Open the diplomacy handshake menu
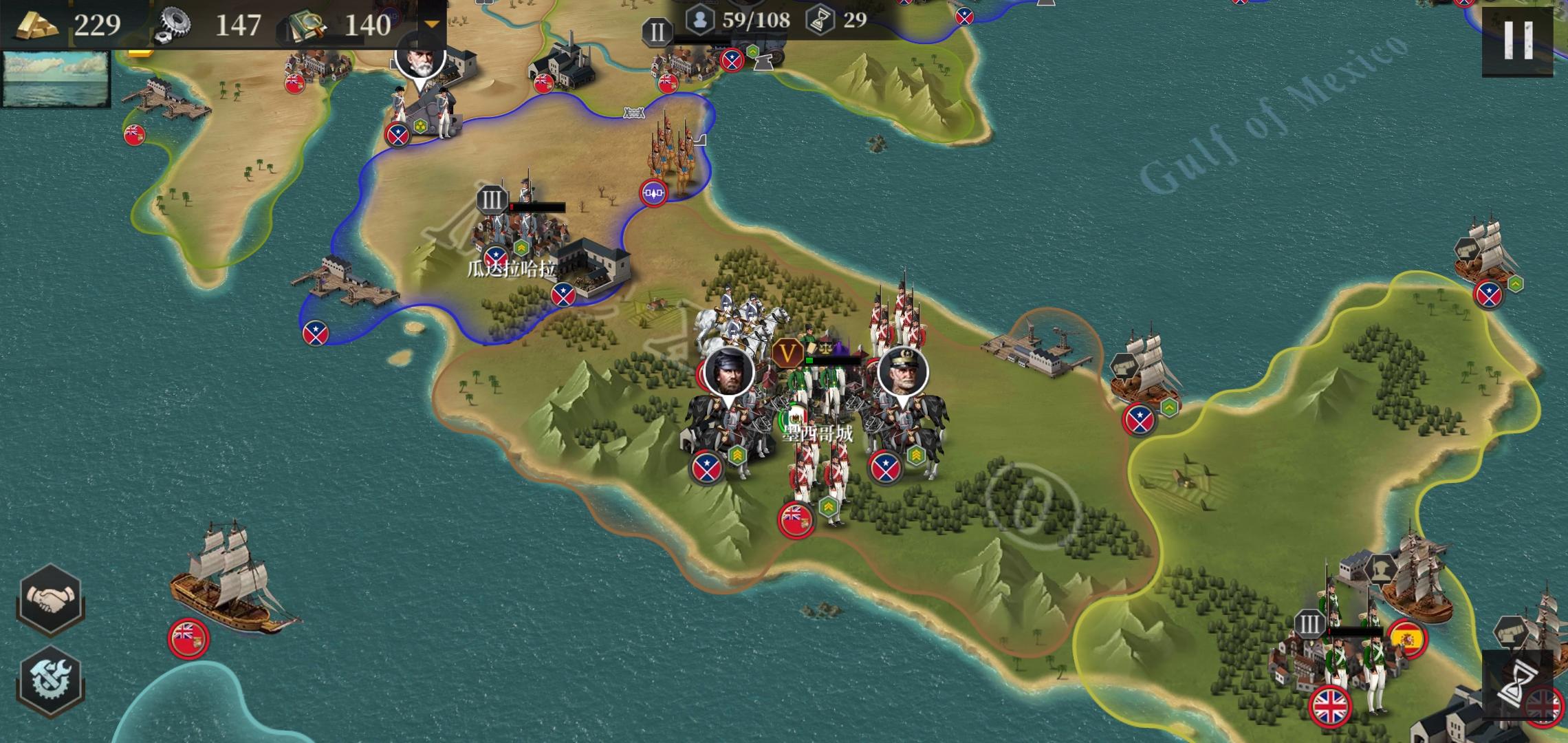The height and width of the screenshot is (743, 1568). [50, 599]
